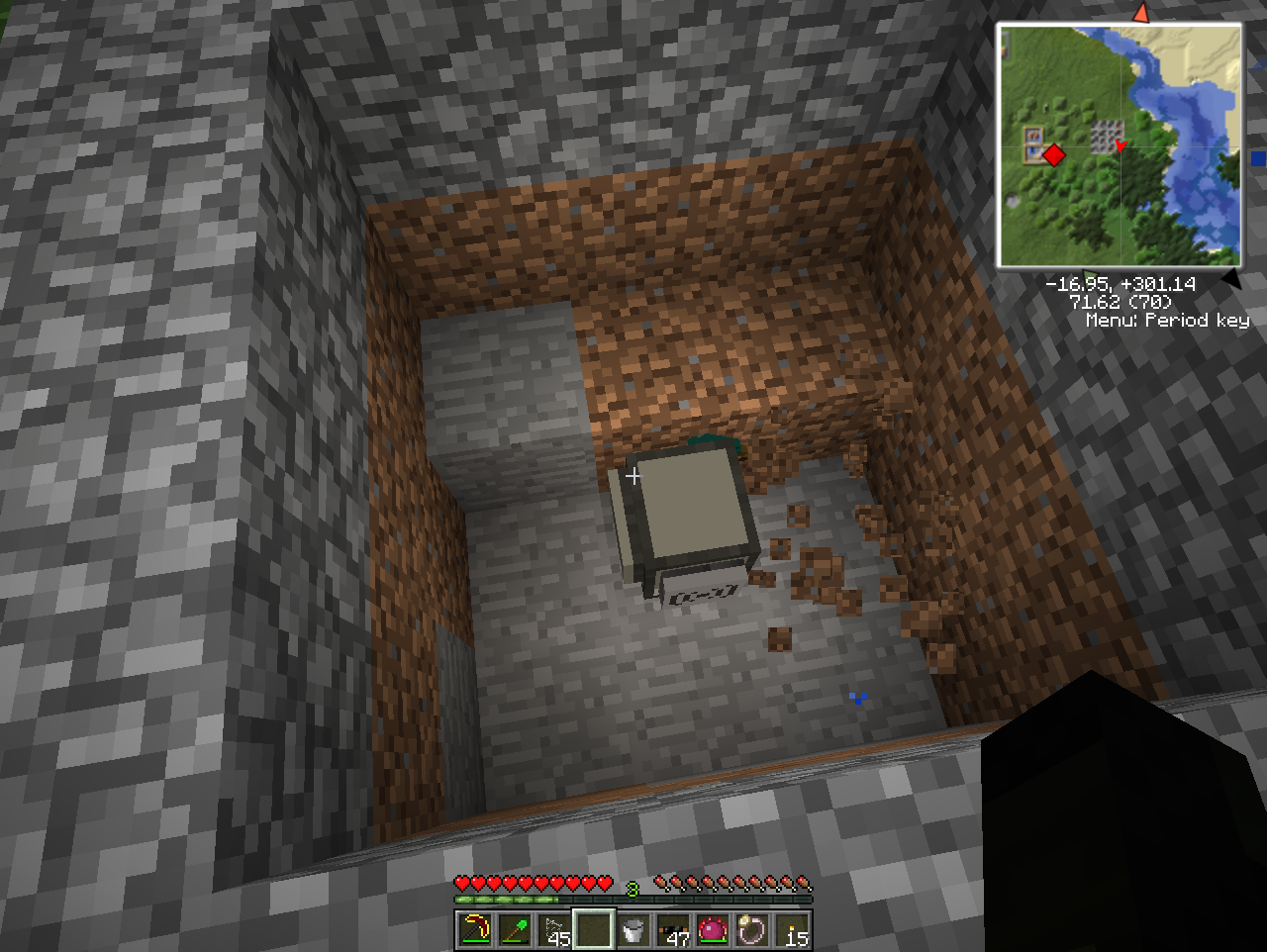The width and height of the screenshot is (1267, 952).
Task: Click the blue square marker beside the minimap
Action: (1259, 156)
